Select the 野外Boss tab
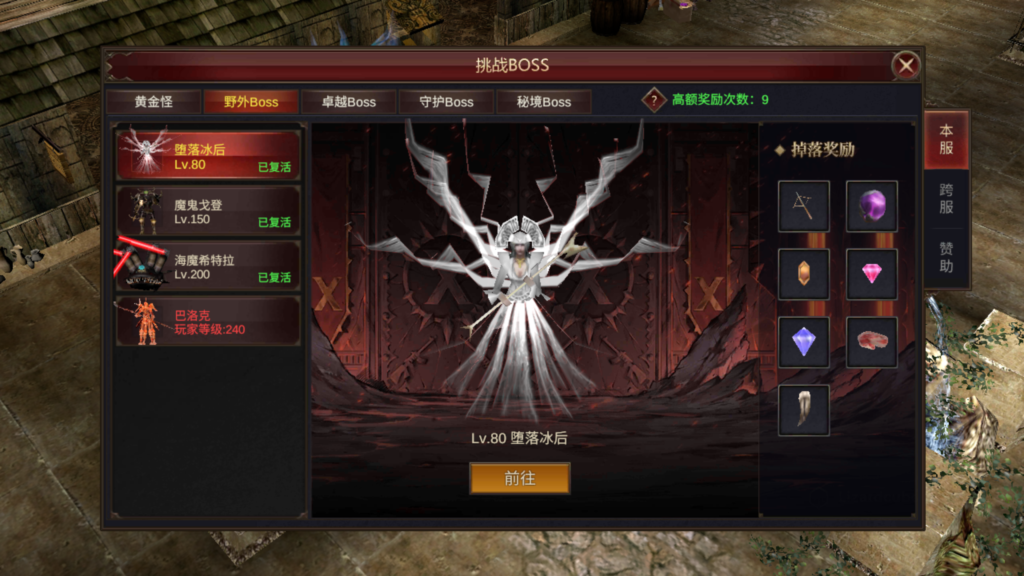The width and height of the screenshot is (1024, 576). 251,102
